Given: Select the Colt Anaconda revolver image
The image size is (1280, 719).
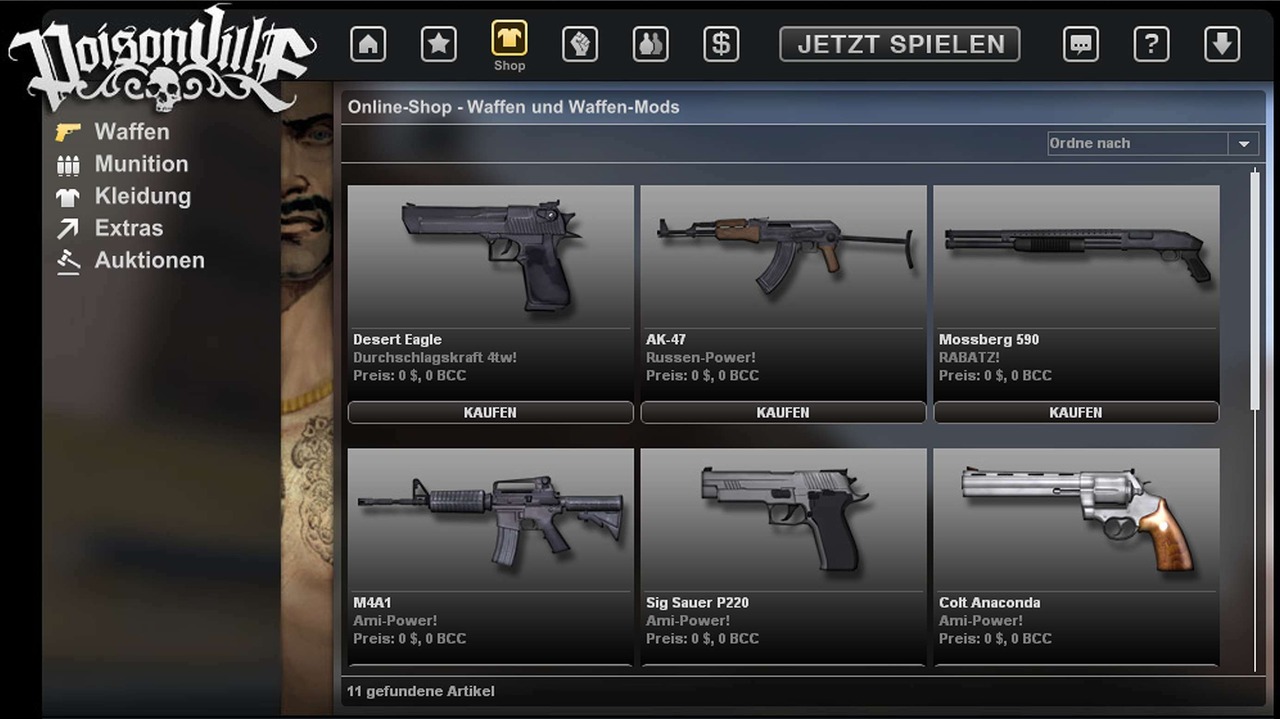Looking at the screenshot, I should [x=1076, y=518].
